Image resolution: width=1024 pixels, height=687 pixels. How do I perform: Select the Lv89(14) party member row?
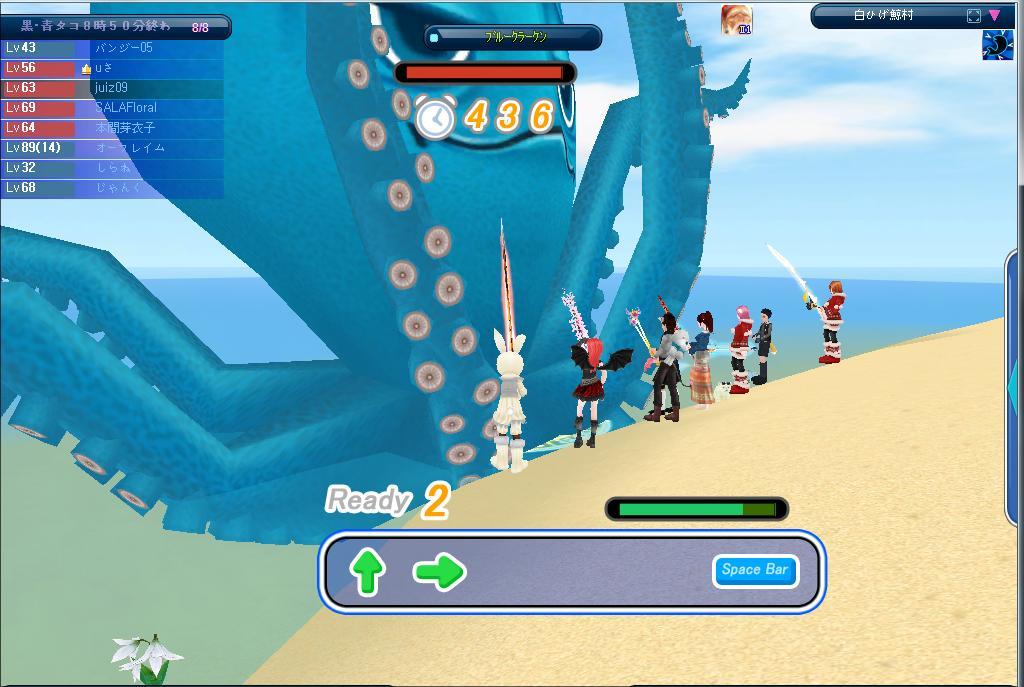pyautogui.click(x=112, y=148)
